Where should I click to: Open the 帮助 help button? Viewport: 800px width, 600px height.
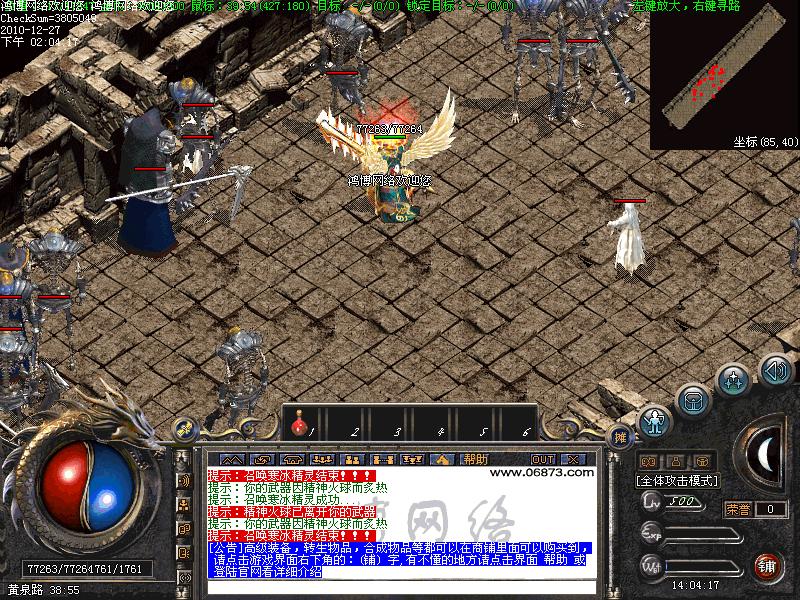coord(475,459)
